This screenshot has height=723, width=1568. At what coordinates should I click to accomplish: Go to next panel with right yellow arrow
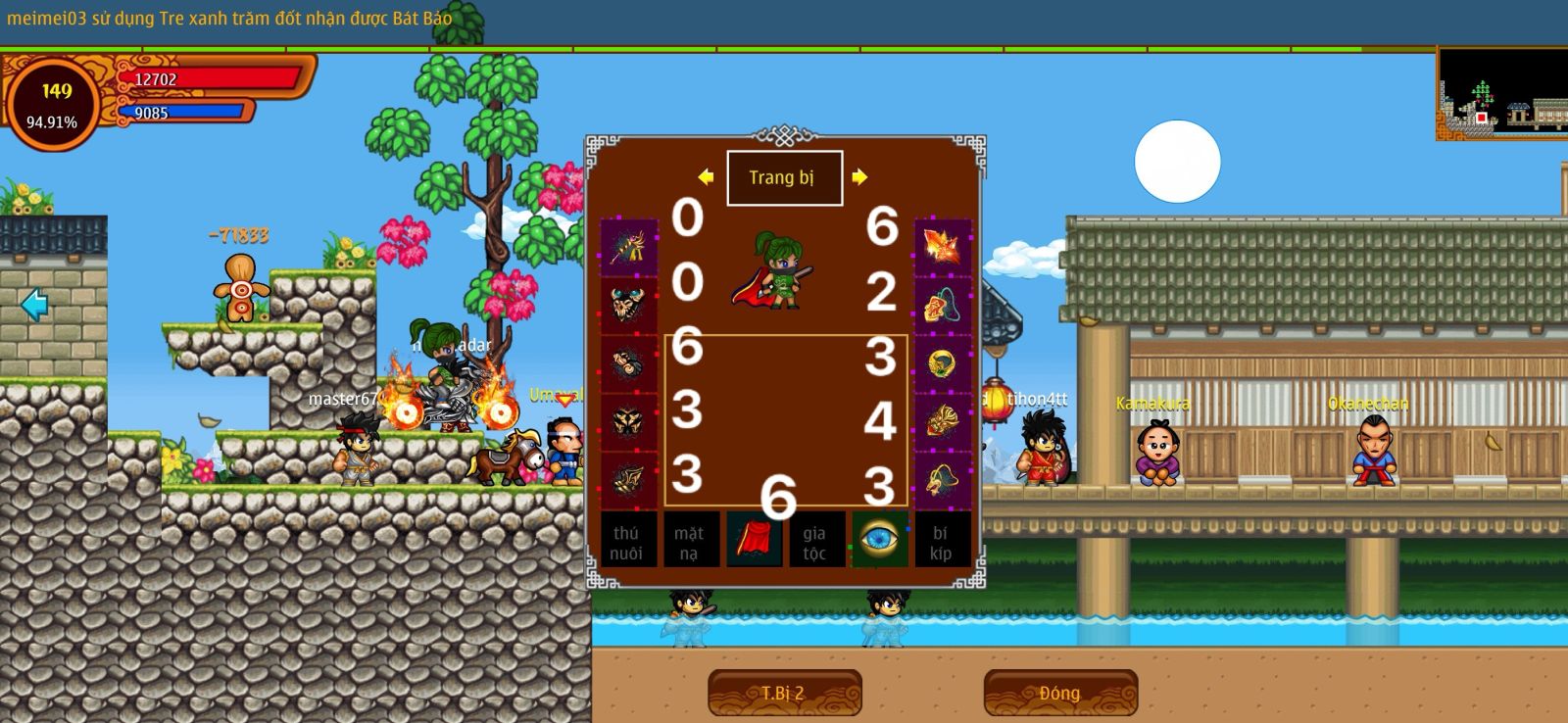pos(859,177)
